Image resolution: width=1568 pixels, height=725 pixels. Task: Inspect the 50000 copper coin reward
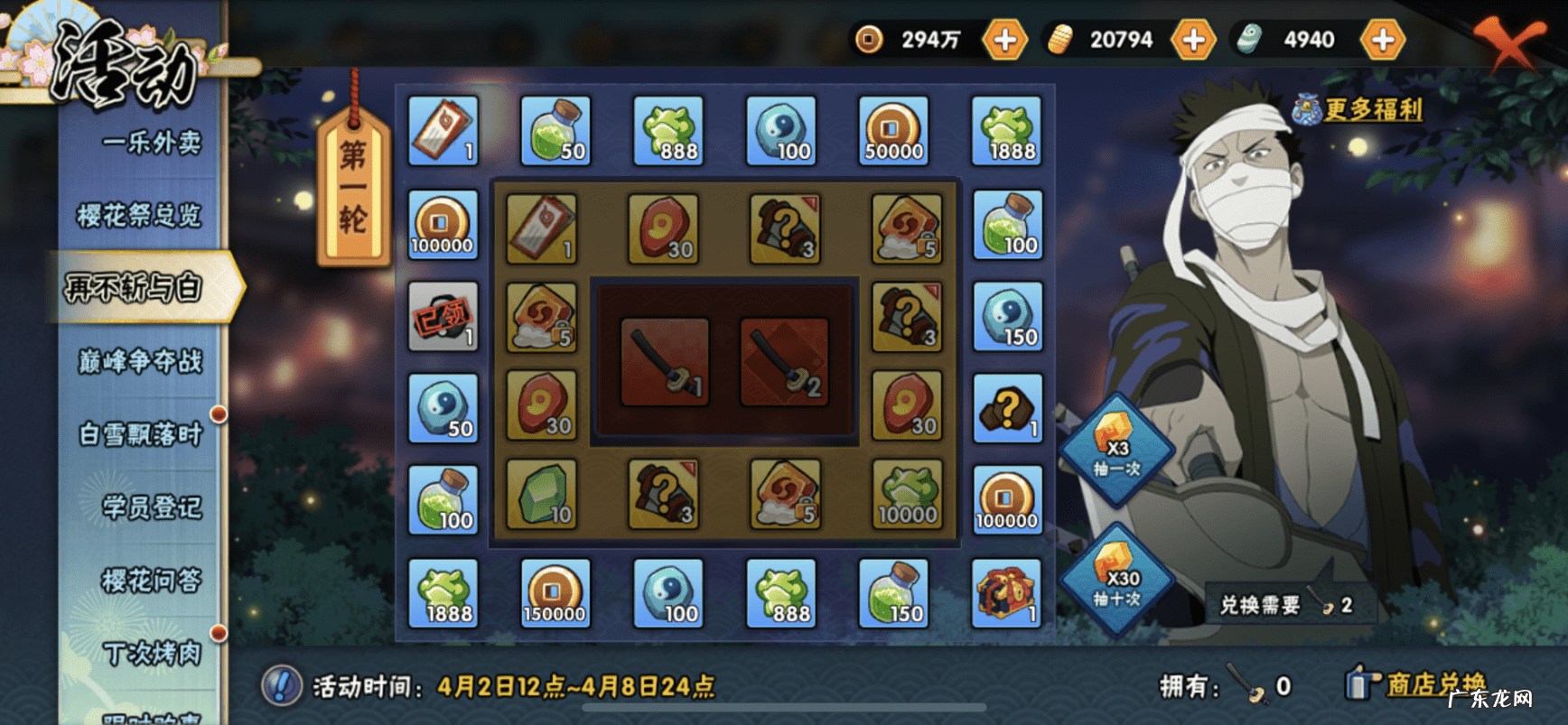click(x=893, y=132)
